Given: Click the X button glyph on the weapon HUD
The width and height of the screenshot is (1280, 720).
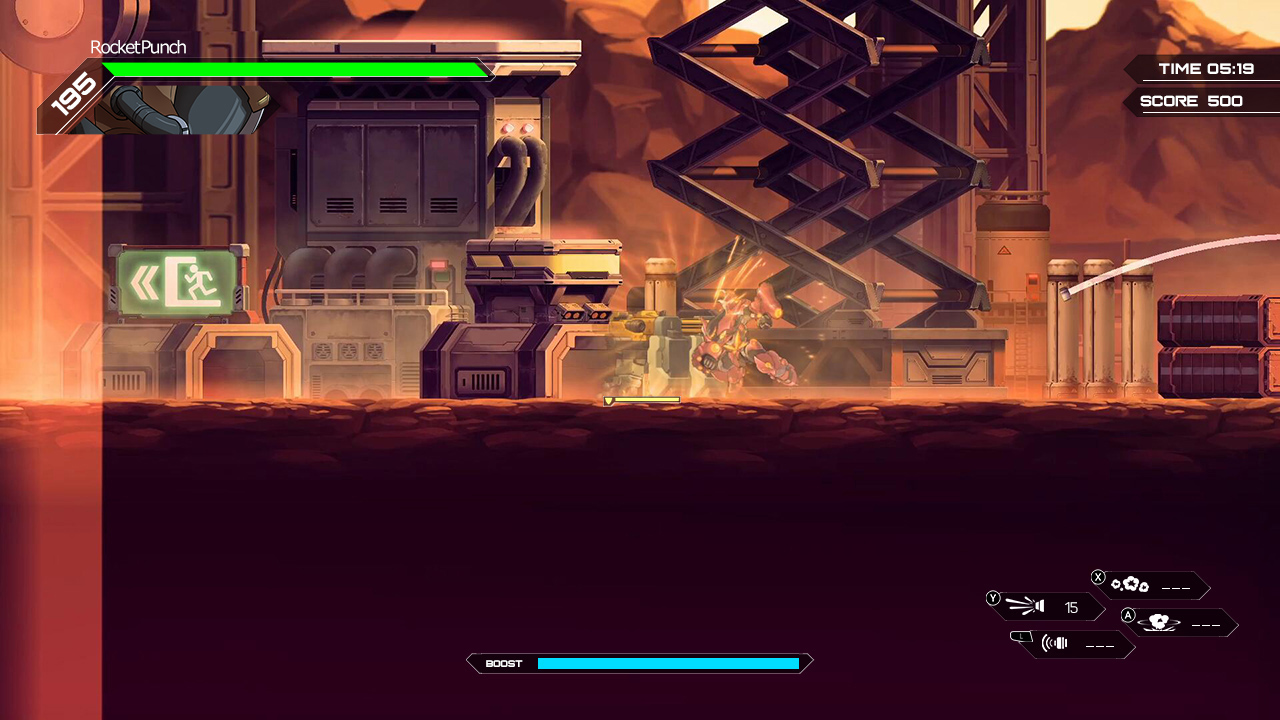Looking at the screenshot, I should pos(1098,577).
